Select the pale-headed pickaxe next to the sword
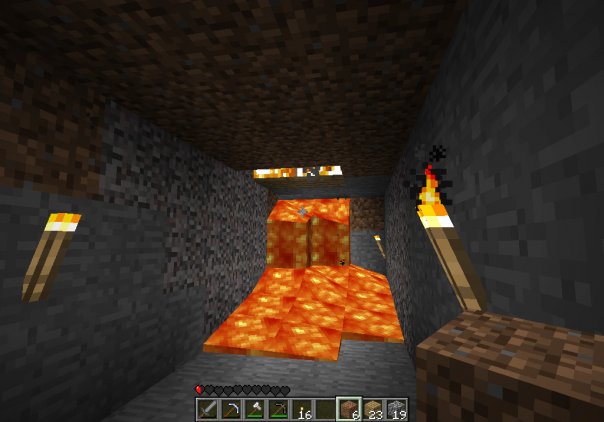 pyautogui.click(x=231, y=409)
